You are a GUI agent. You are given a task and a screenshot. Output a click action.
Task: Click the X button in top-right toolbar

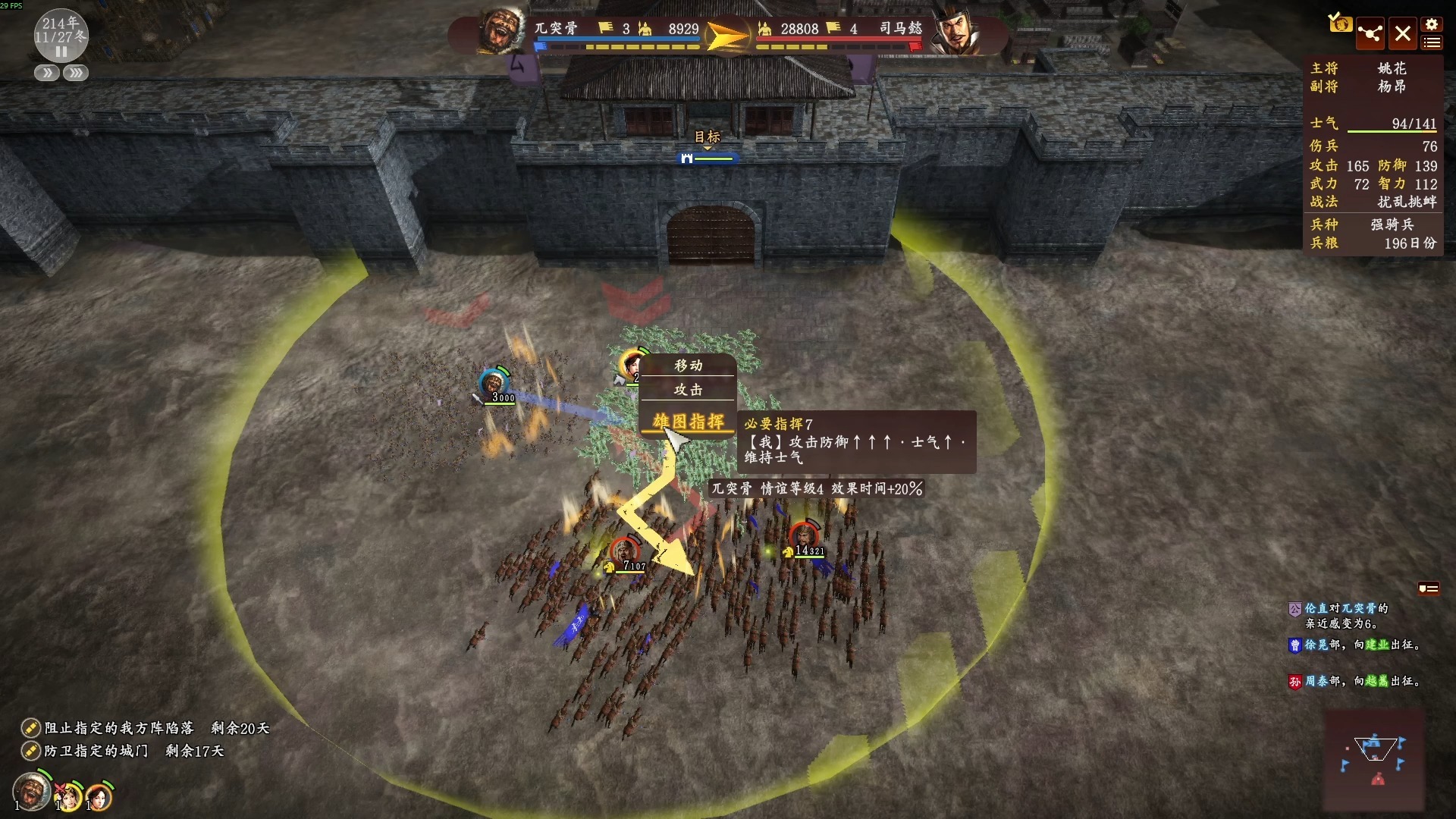[x=1402, y=33]
